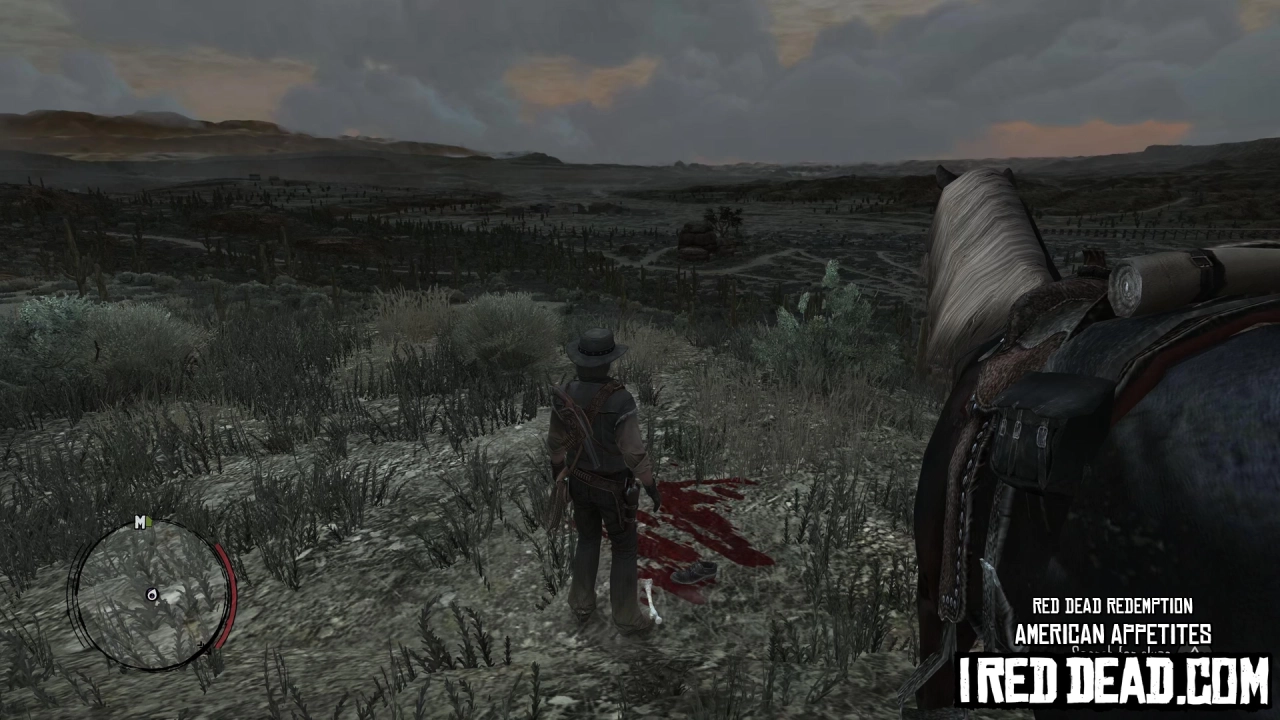Click the green objective blip beside the M marker
1280x720 pixels.
point(149,521)
